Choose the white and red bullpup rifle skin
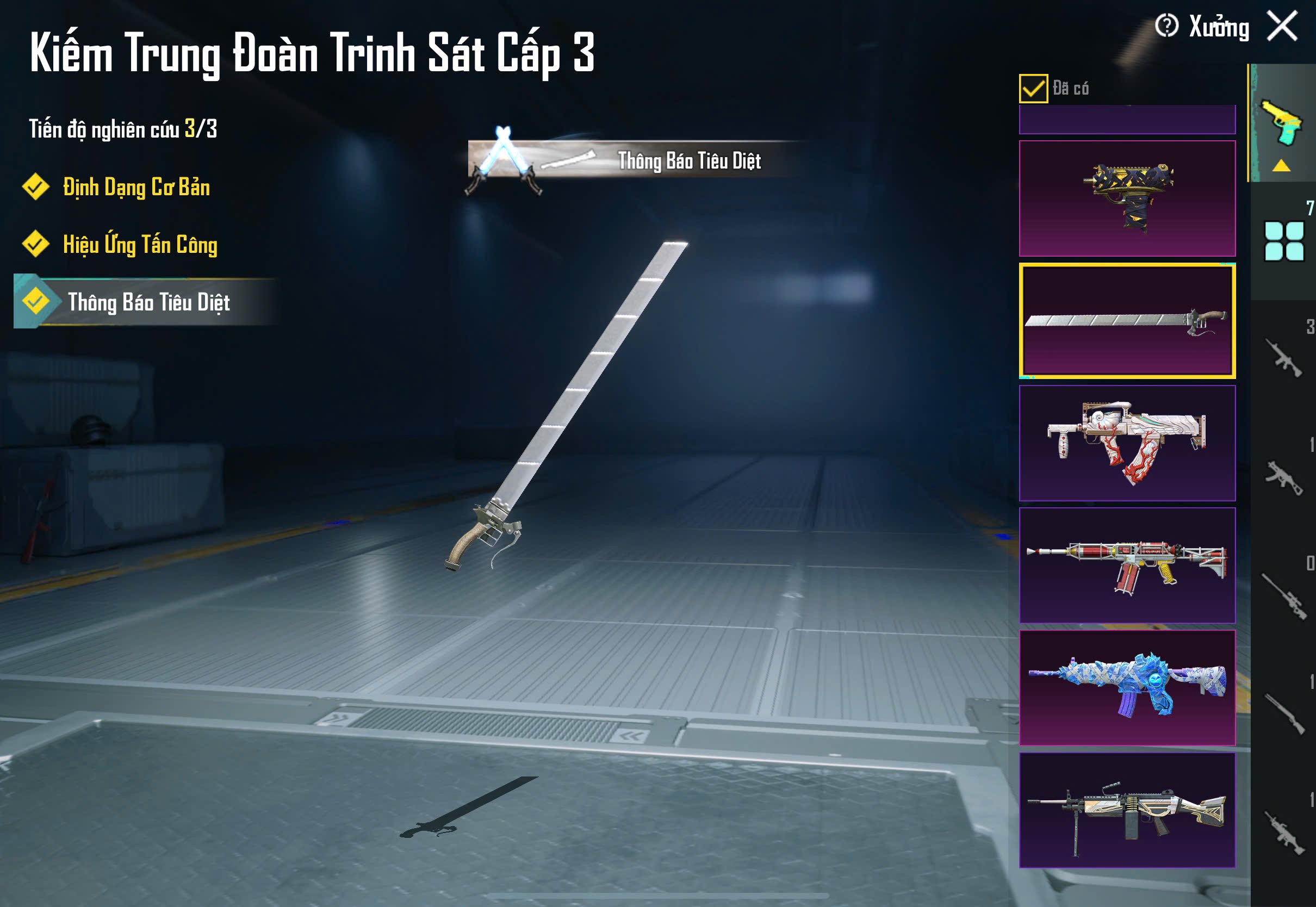1316x907 pixels. (1127, 443)
